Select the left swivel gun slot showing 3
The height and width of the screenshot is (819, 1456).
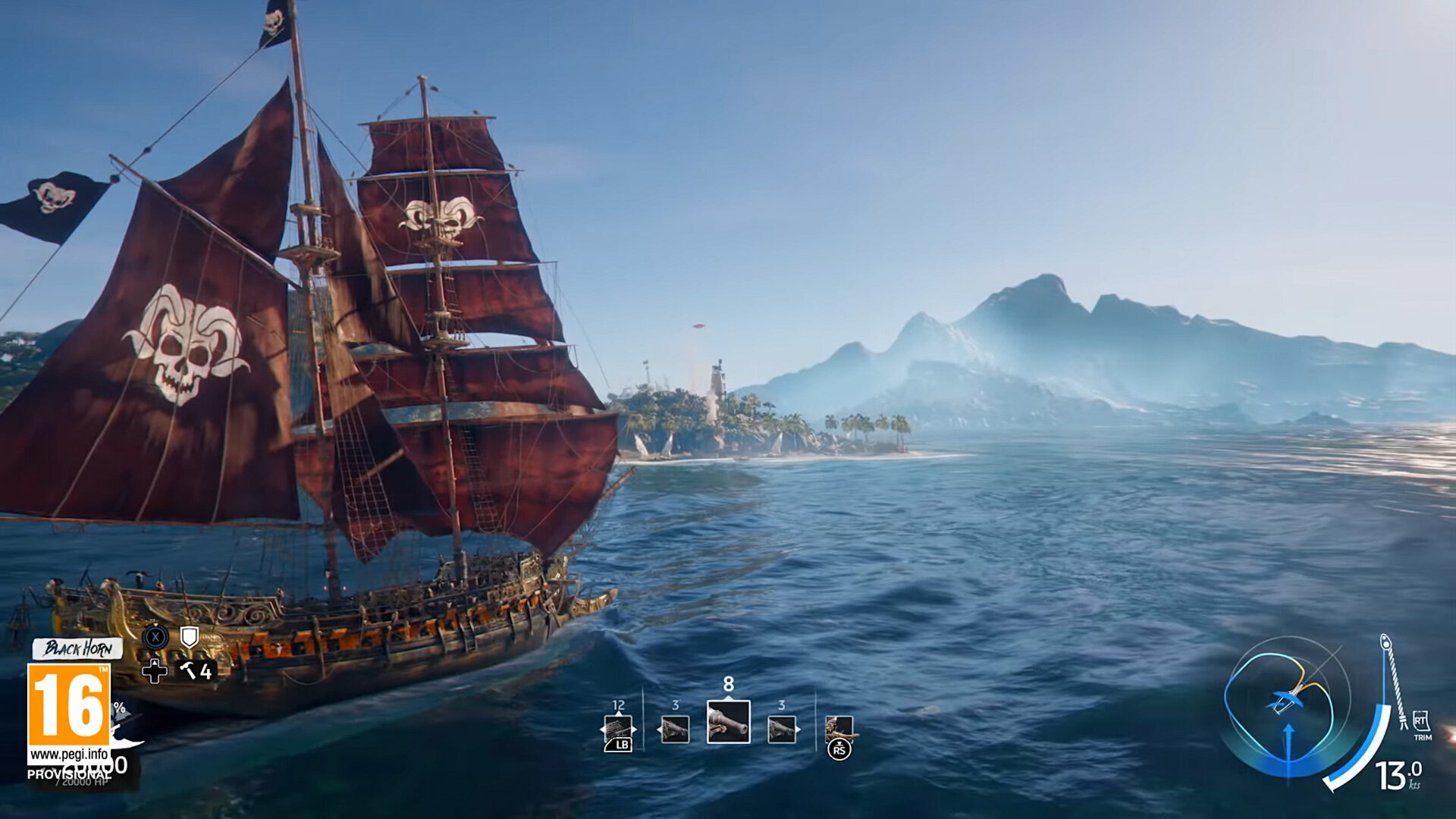point(674,730)
